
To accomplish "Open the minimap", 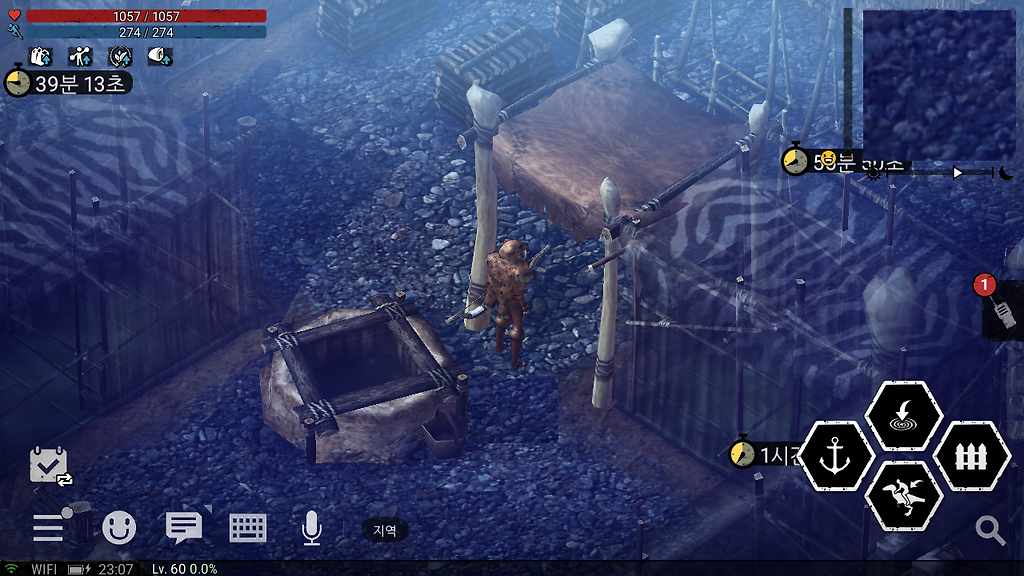I will [x=939, y=84].
